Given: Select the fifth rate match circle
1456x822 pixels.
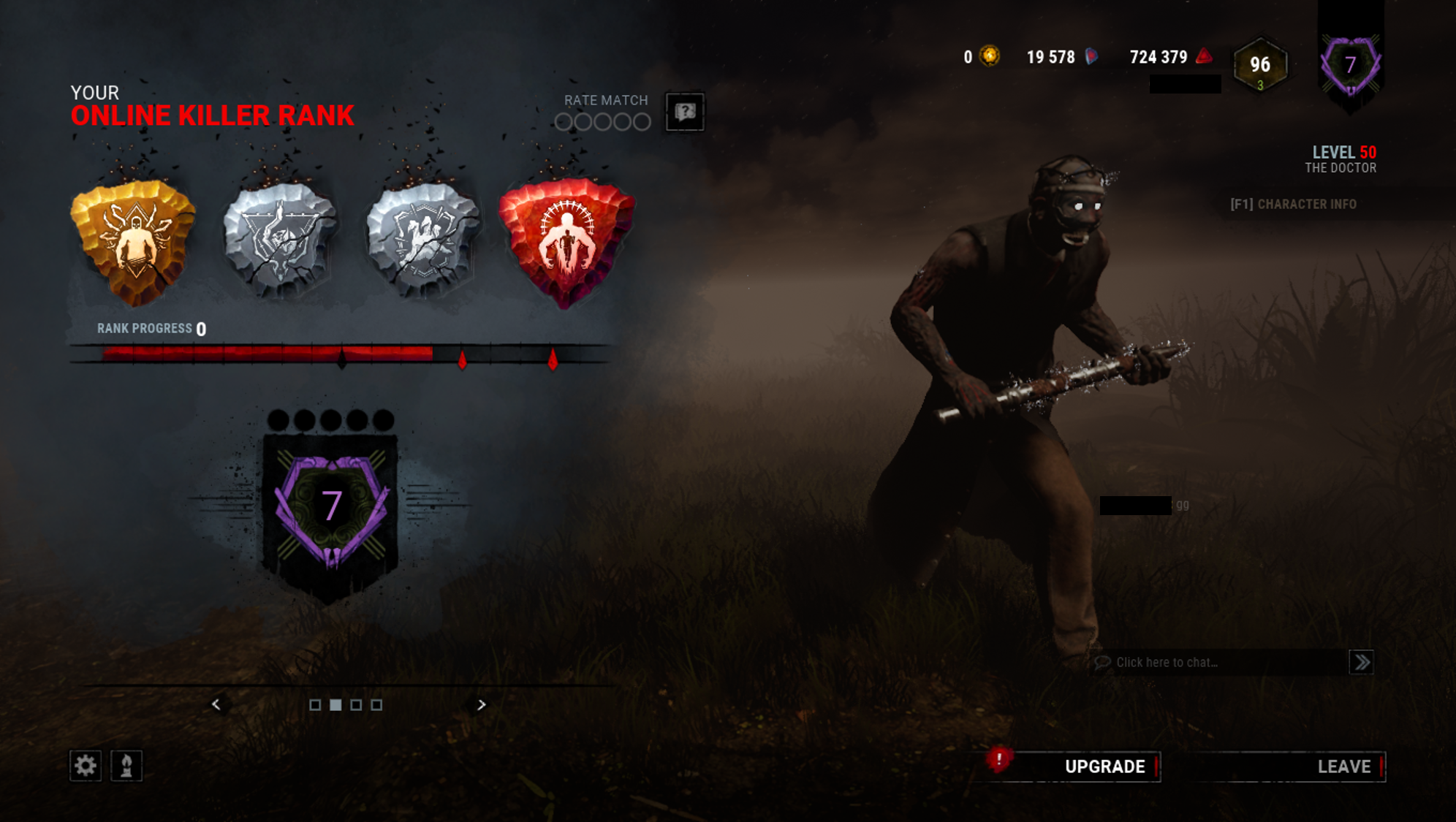Looking at the screenshot, I should (642, 122).
